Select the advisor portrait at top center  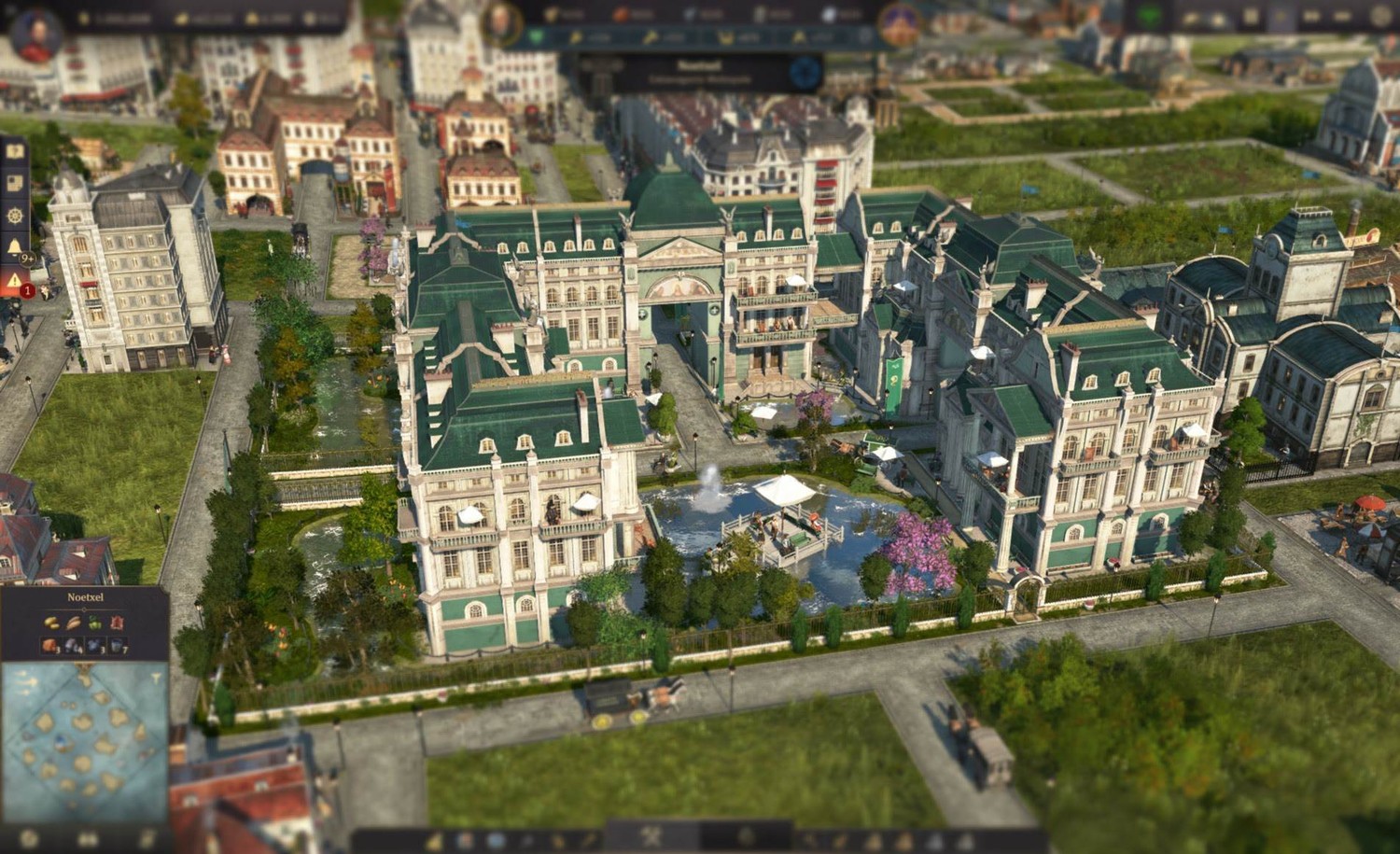click(501, 22)
